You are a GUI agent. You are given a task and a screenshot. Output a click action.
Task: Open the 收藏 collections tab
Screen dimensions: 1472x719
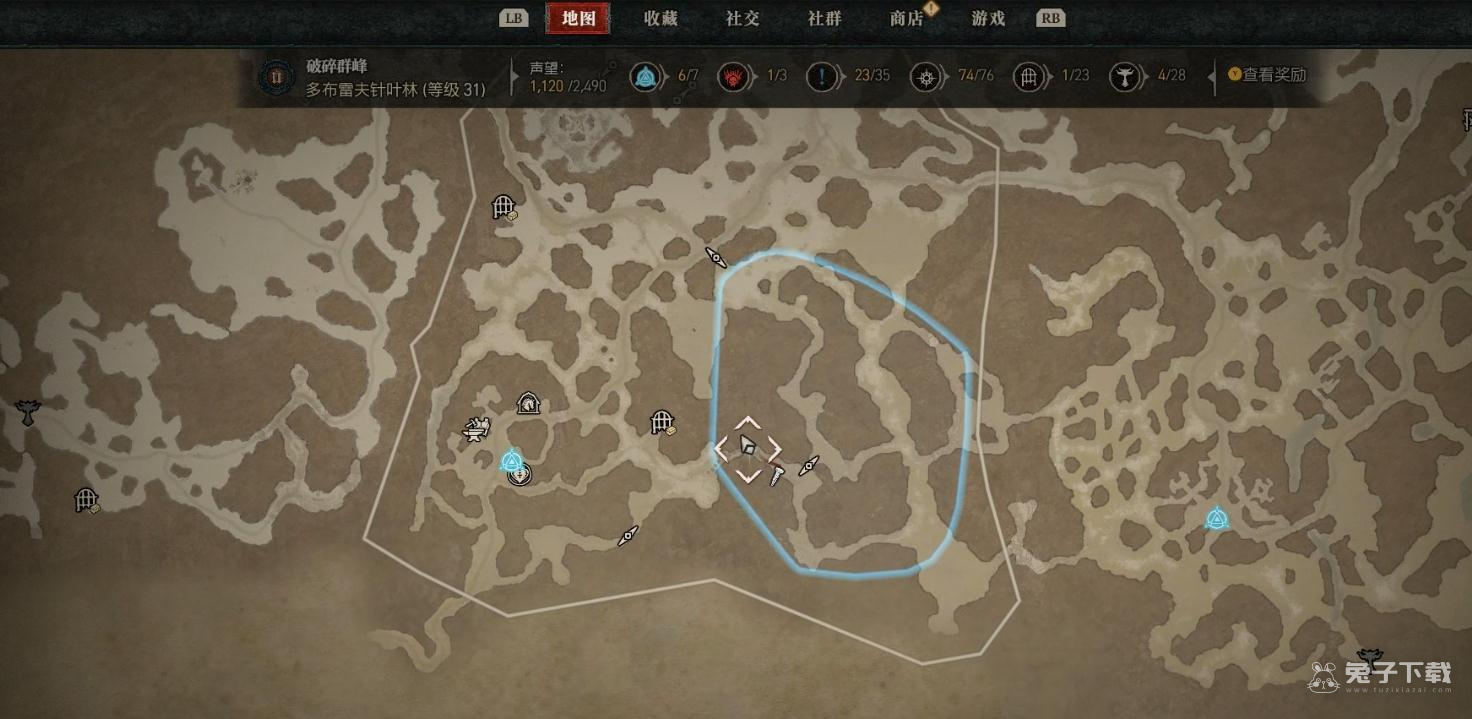pyautogui.click(x=661, y=18)
